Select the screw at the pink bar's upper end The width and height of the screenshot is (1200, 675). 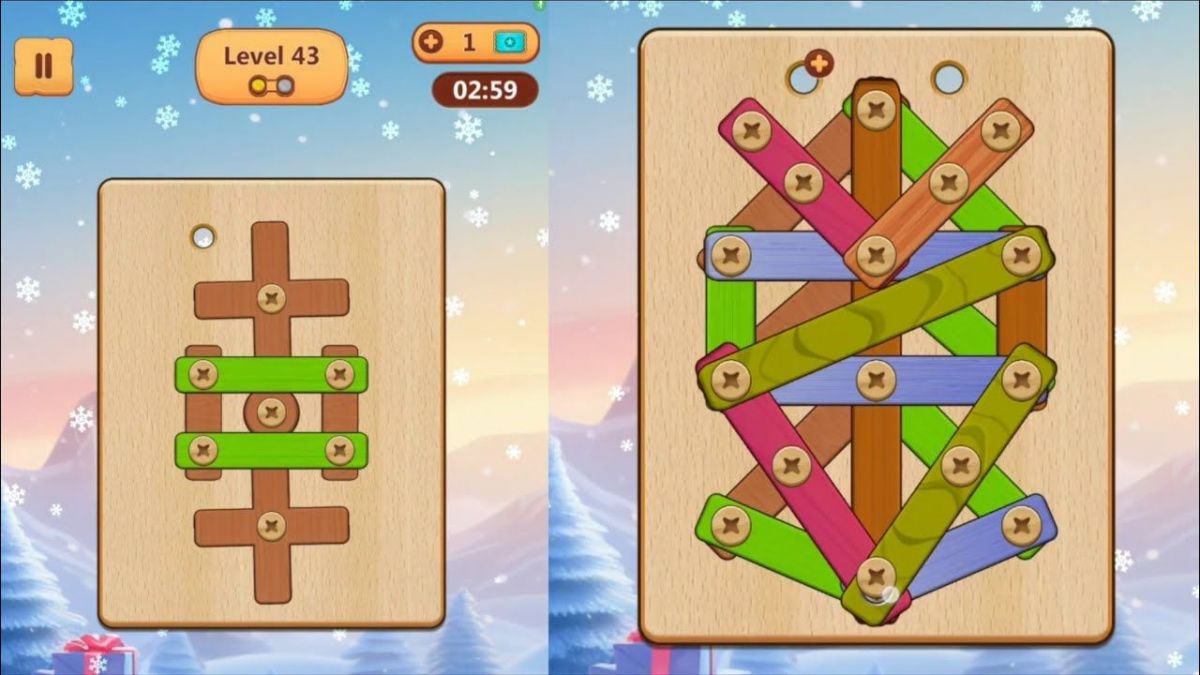751,129
